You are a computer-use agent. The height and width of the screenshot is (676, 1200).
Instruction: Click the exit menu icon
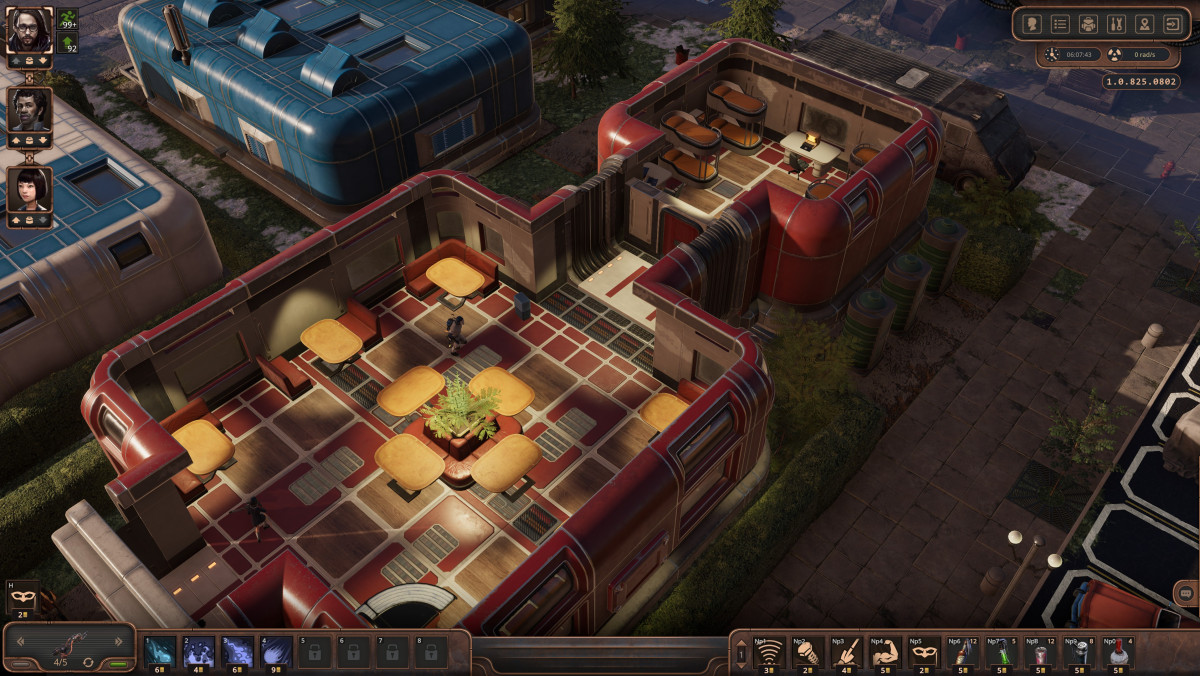(1173, 24)
